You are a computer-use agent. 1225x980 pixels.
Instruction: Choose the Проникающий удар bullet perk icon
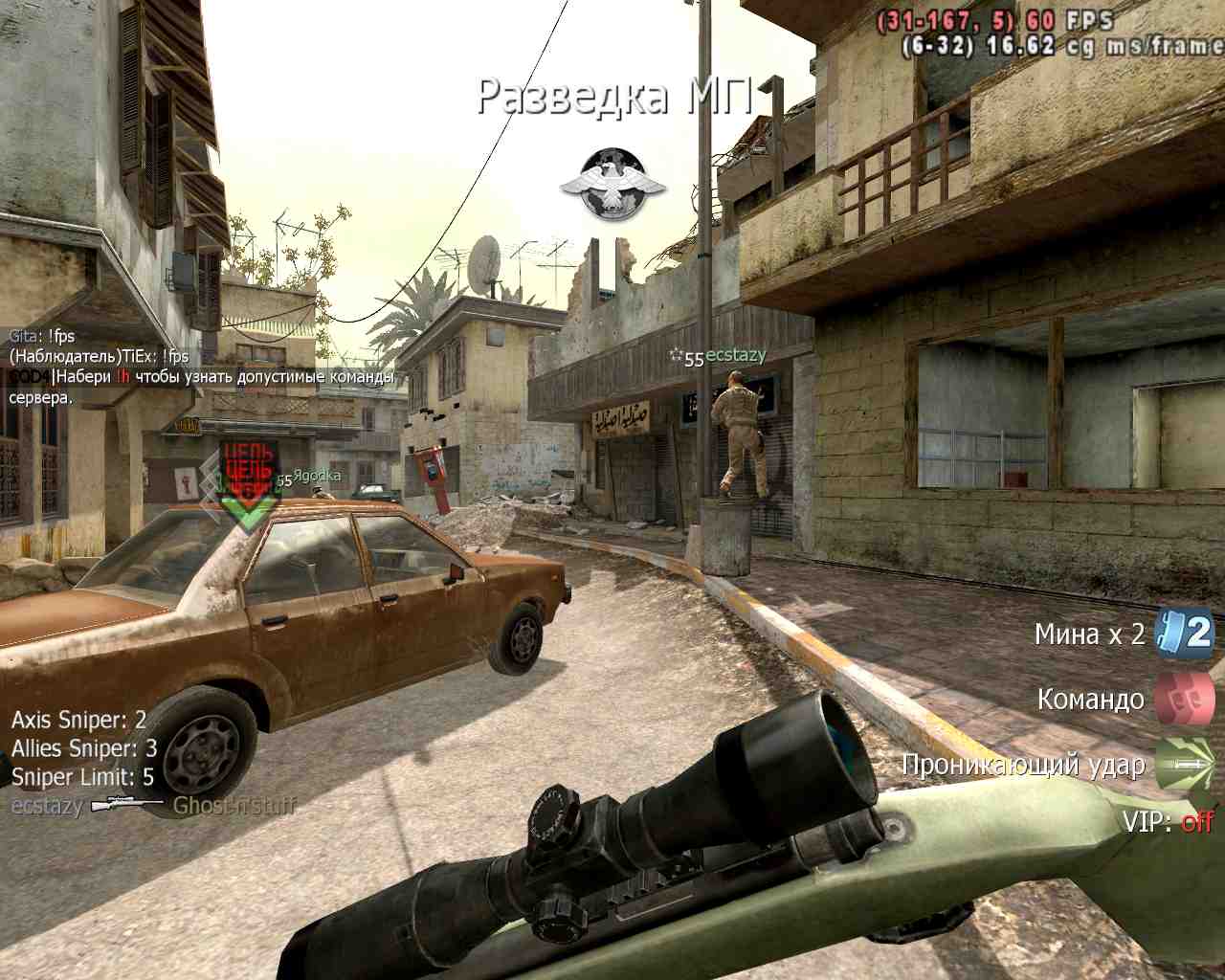click(x=1184, y=764)
